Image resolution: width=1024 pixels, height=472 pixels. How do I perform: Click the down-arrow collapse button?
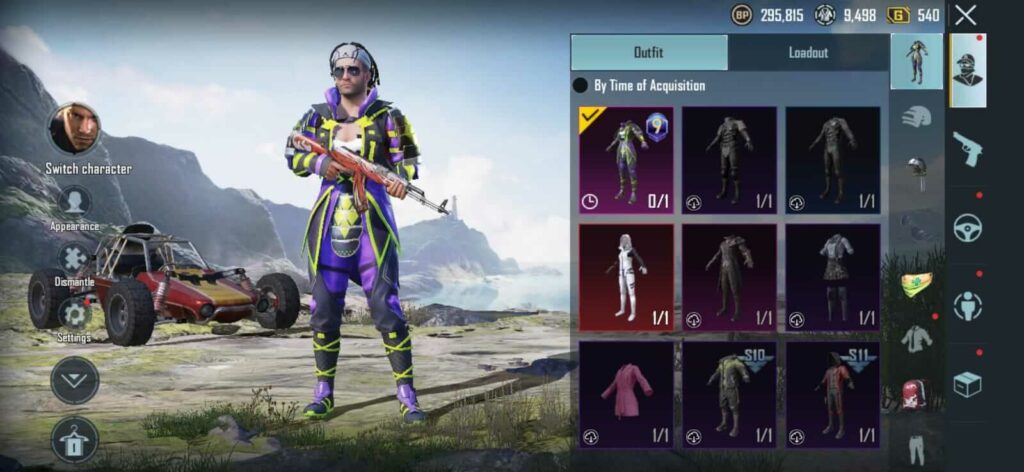[75, 380]
